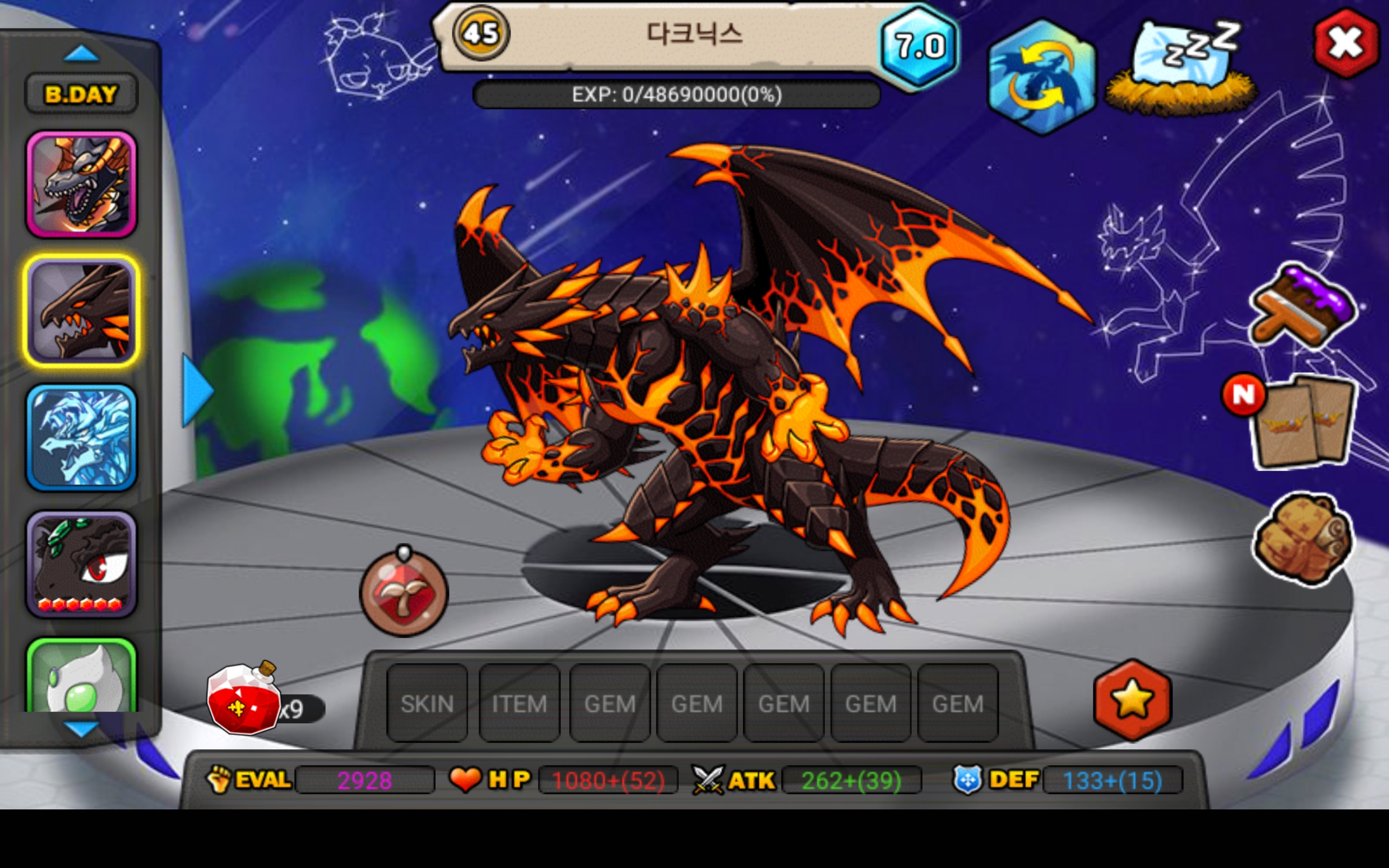
Task: Select the white green-gem dragon portrait
Action: pos(81,679)
